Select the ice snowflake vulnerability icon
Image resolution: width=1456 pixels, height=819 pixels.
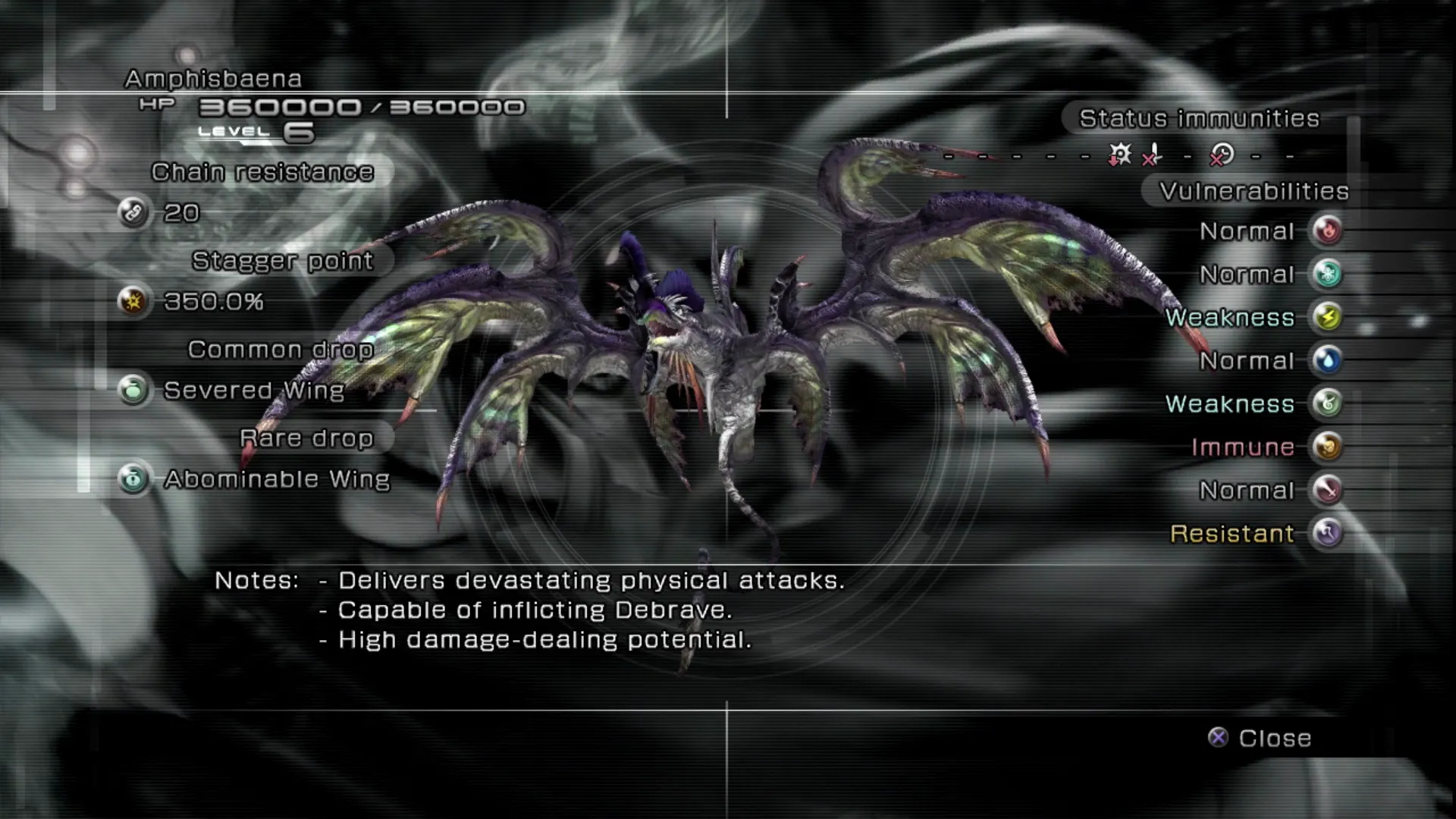tap(1327, 274)
